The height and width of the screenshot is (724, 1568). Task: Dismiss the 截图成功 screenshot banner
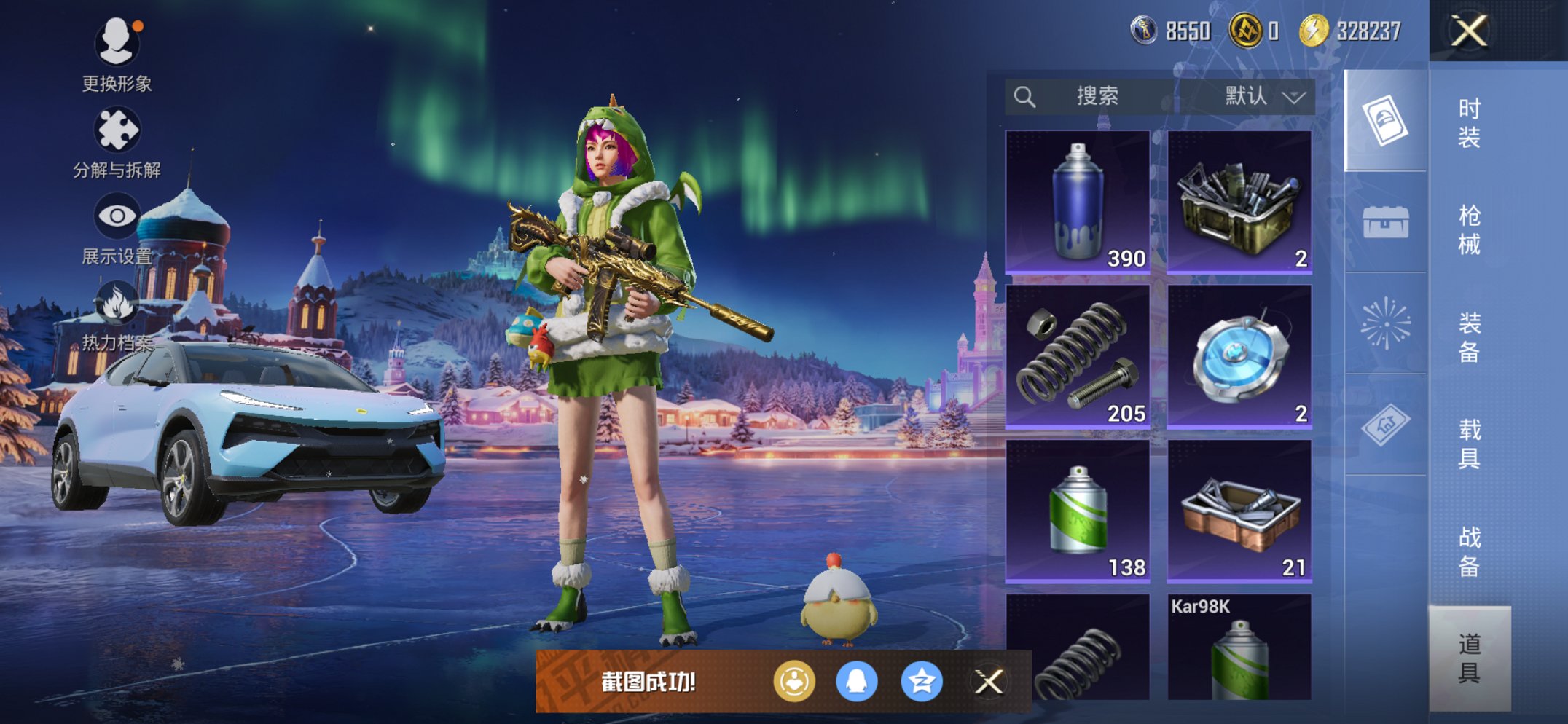pos(989,682)
